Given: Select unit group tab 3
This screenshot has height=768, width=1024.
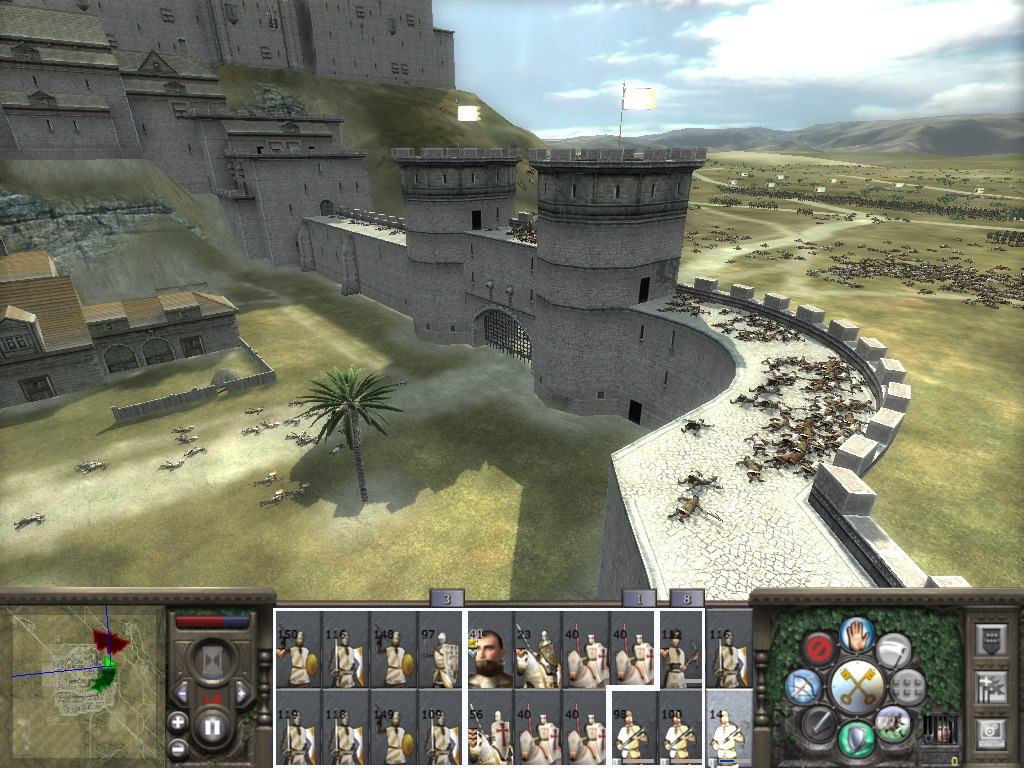Looking at the screenshot, I should click(446, 599).
